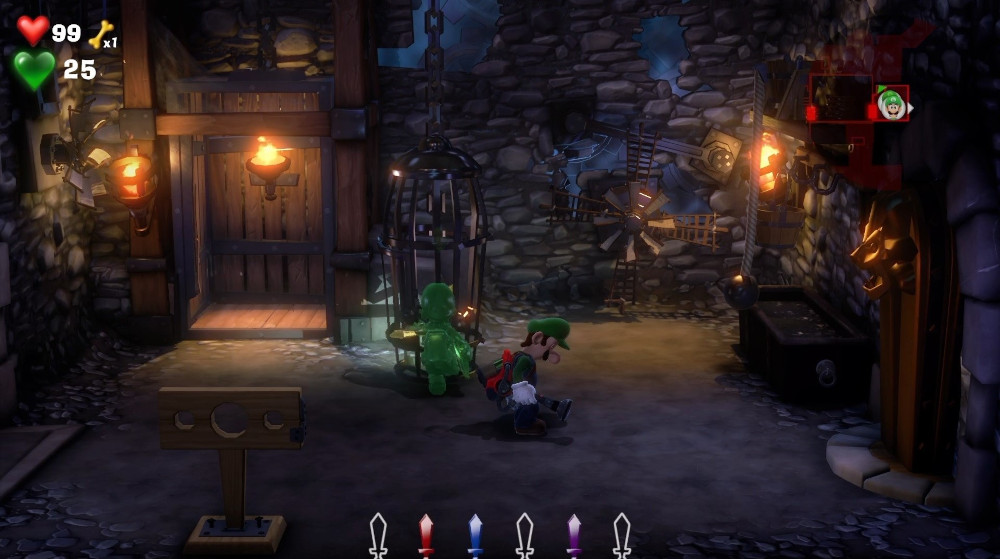
Task: Click the golden bone item icon
Action: pyautogui.click(x=101, y=34)
